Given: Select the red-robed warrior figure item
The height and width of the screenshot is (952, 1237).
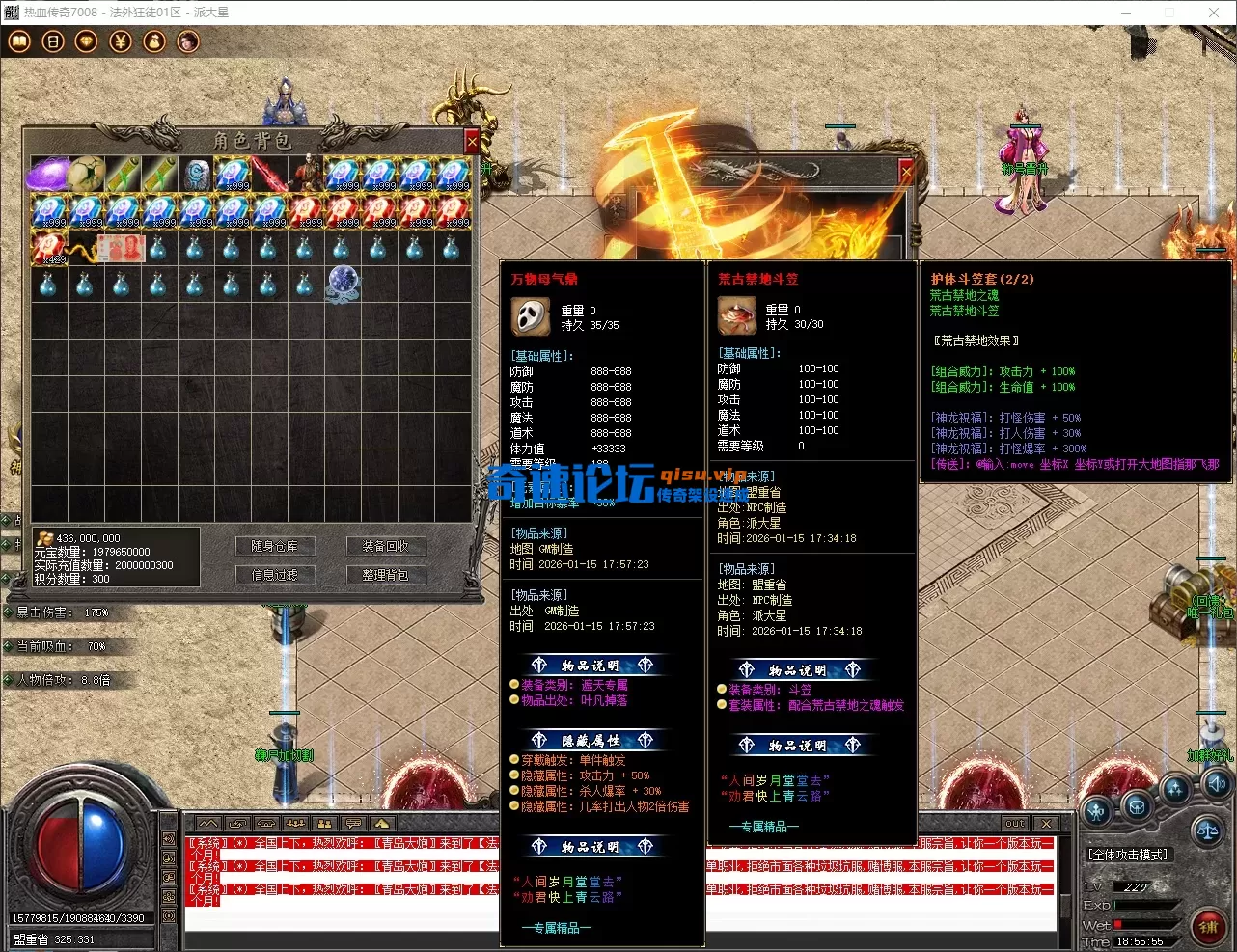Looking at the screenshot, I should pos(306,175).
